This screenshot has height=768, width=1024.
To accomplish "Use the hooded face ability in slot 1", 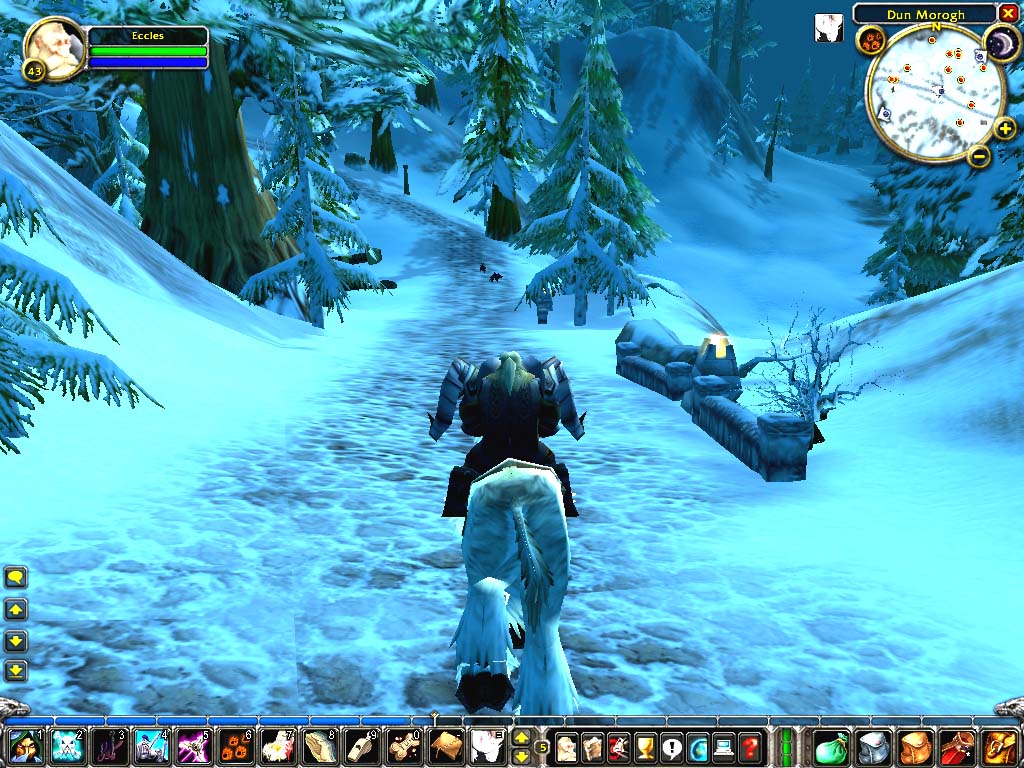I will pyautogui.click(x=24, y=746).
